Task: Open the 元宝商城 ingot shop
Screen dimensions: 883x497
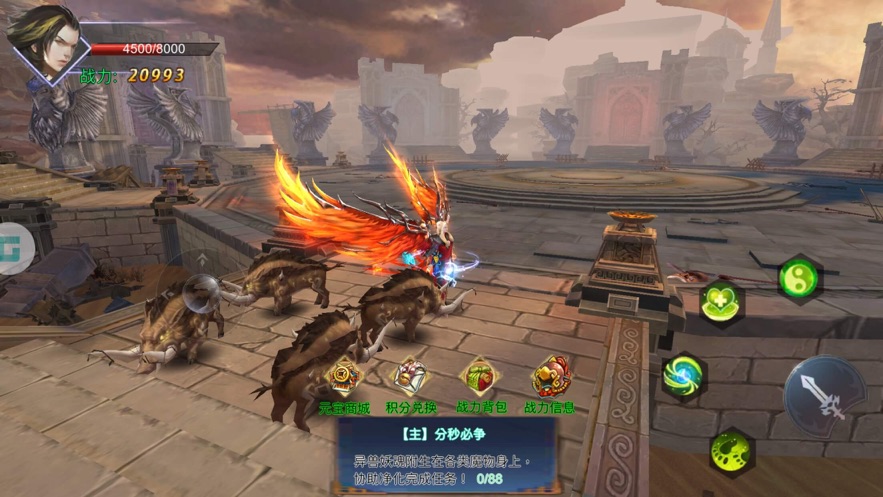Action: pos(344,380)
